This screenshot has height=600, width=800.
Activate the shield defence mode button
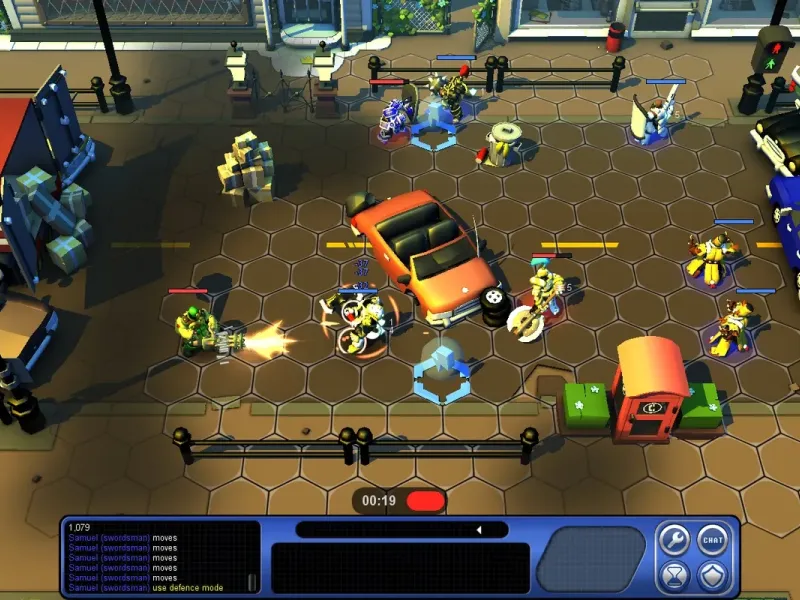click(712, 575)
